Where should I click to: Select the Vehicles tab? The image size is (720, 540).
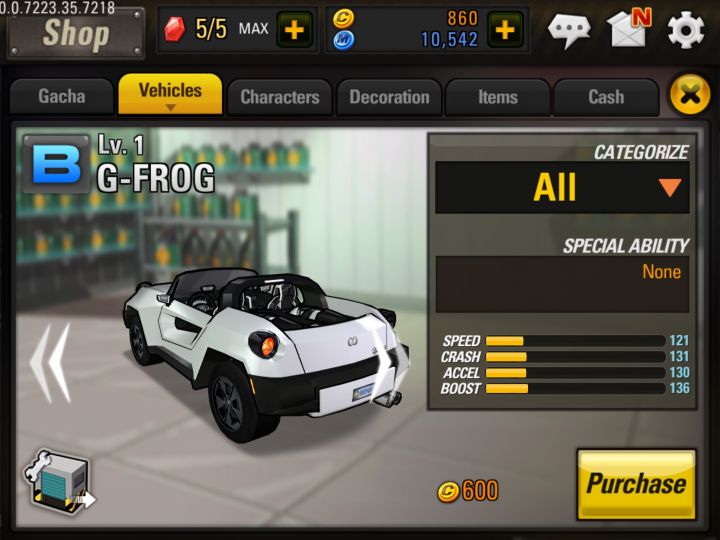pos(170,94)
